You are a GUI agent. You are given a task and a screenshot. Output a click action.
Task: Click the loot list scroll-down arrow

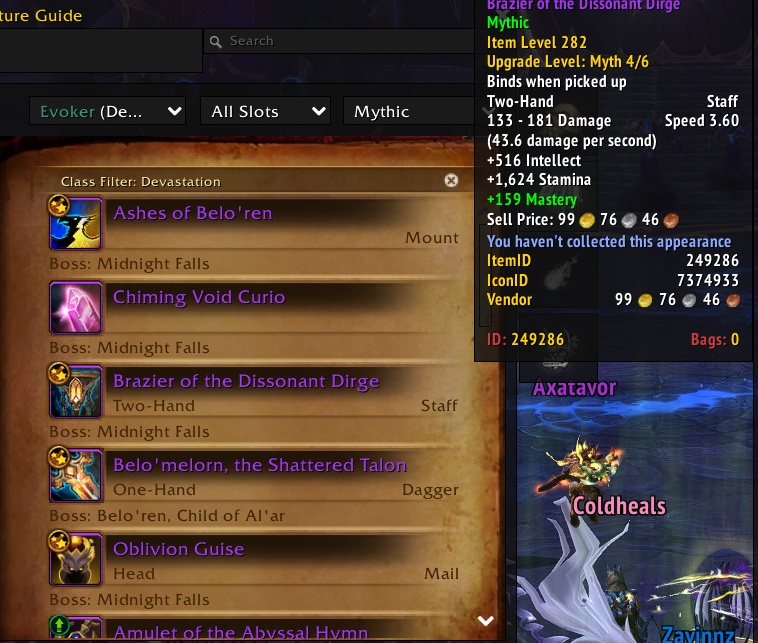coord(486,621)
